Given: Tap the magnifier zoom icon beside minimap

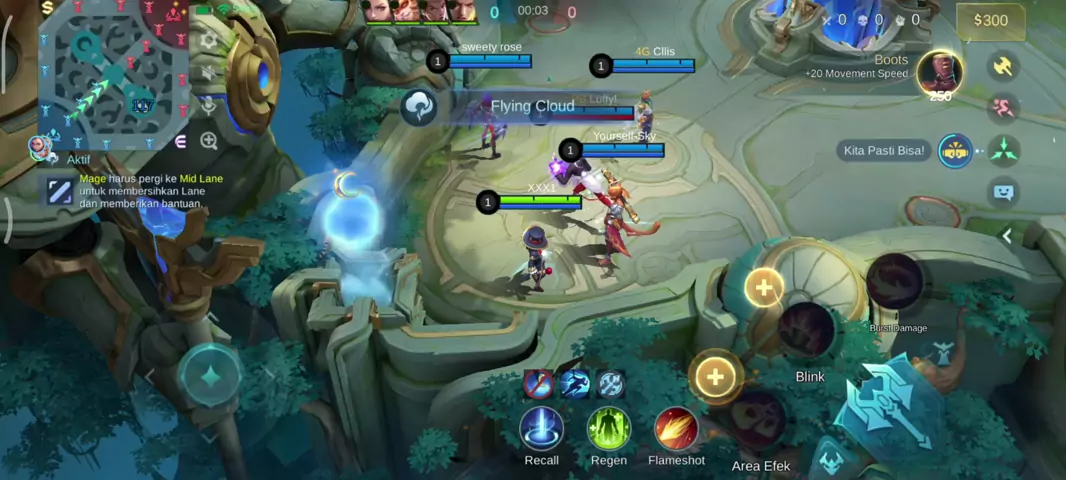Looking at the screenshot, I should coord(209,141).
